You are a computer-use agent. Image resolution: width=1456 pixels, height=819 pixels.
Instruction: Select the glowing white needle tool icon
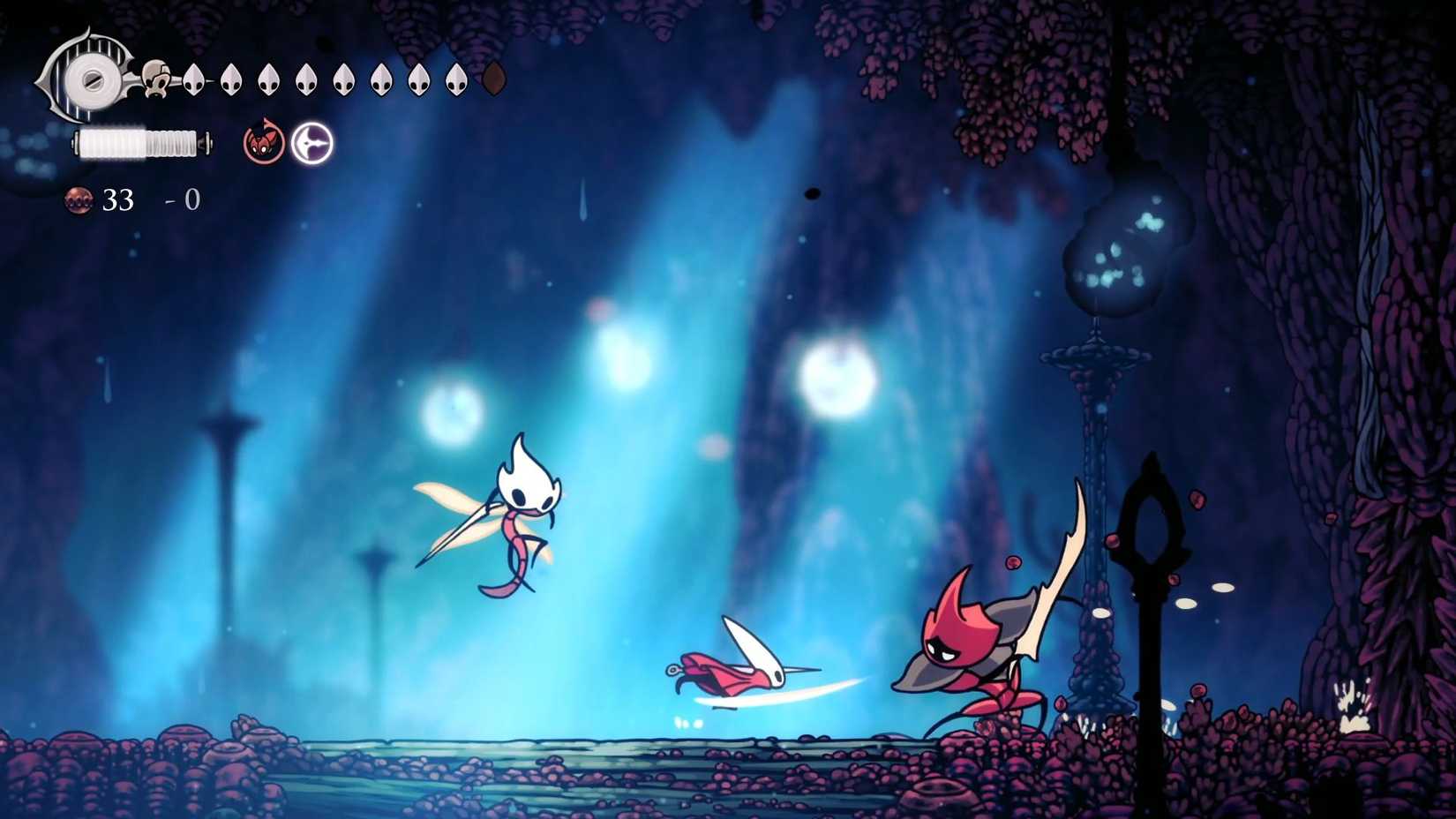311,144
